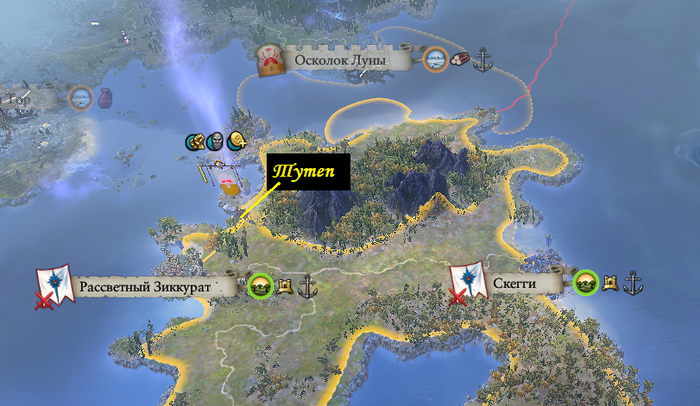The height and width of the screenshot is (406, 700).
Task: Click the anchor port icon beside Осколок Луны
Action: pos(483,59)
